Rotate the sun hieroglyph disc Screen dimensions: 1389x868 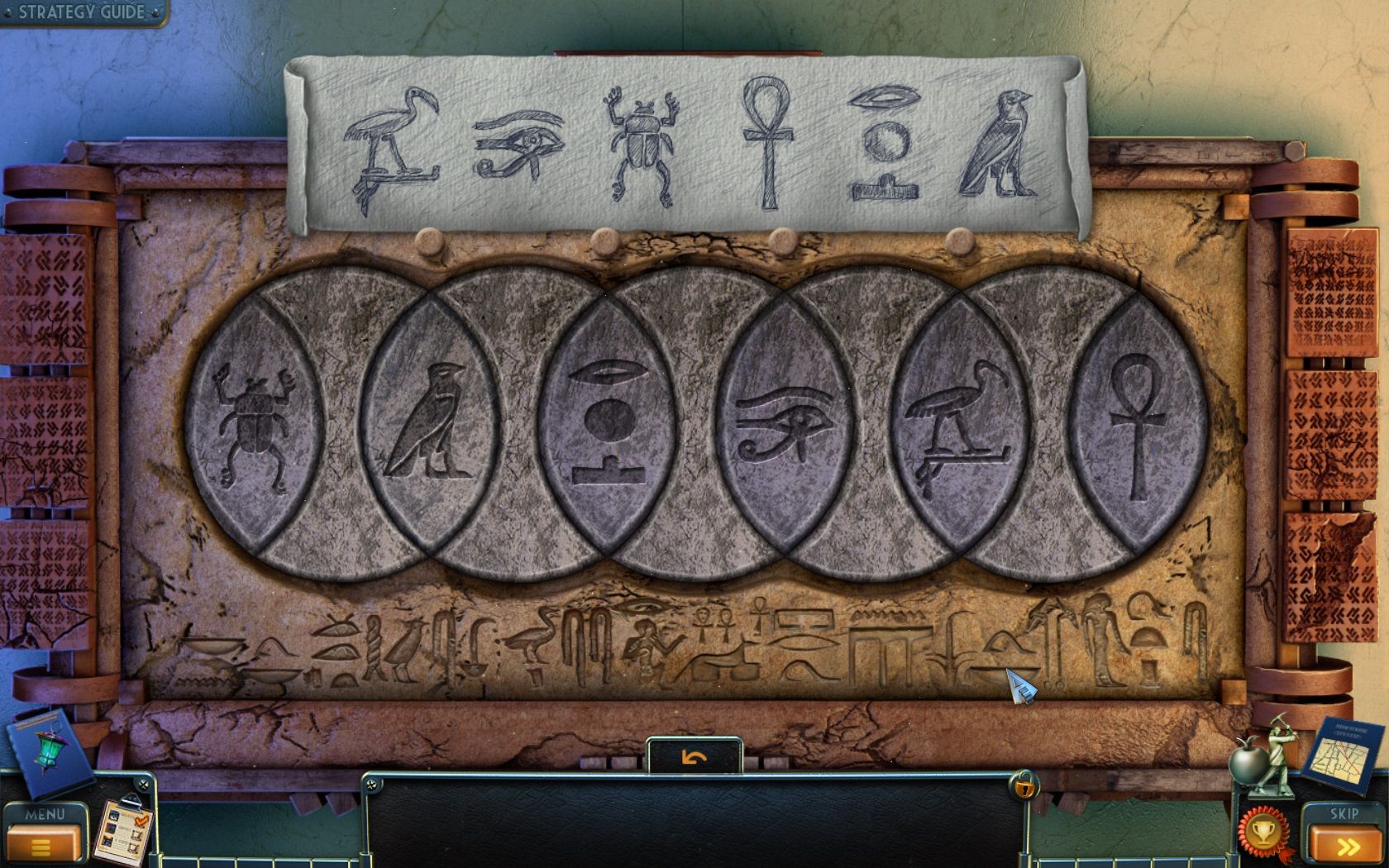click(609, 422)
